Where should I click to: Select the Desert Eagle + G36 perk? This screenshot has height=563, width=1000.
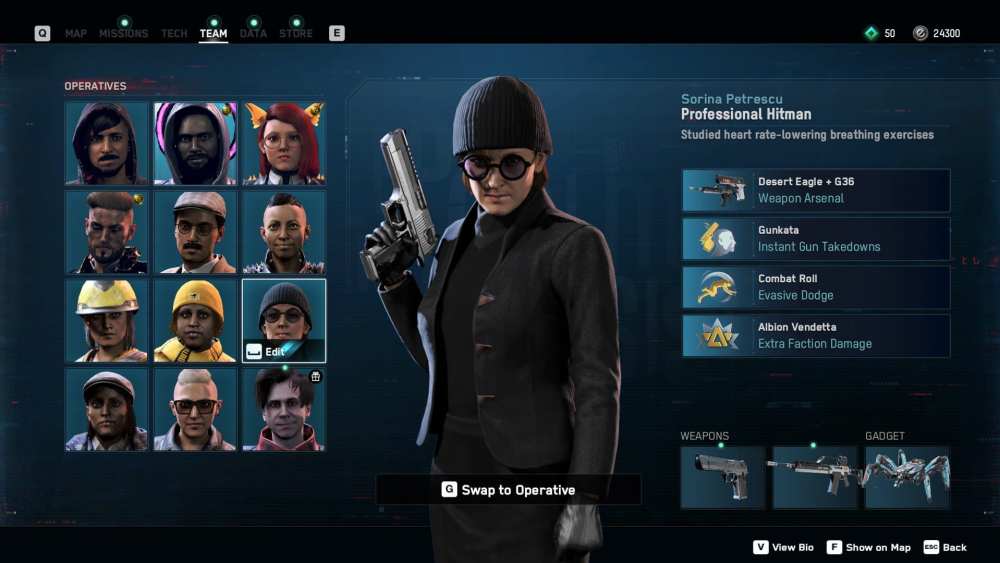click(815, 190)
